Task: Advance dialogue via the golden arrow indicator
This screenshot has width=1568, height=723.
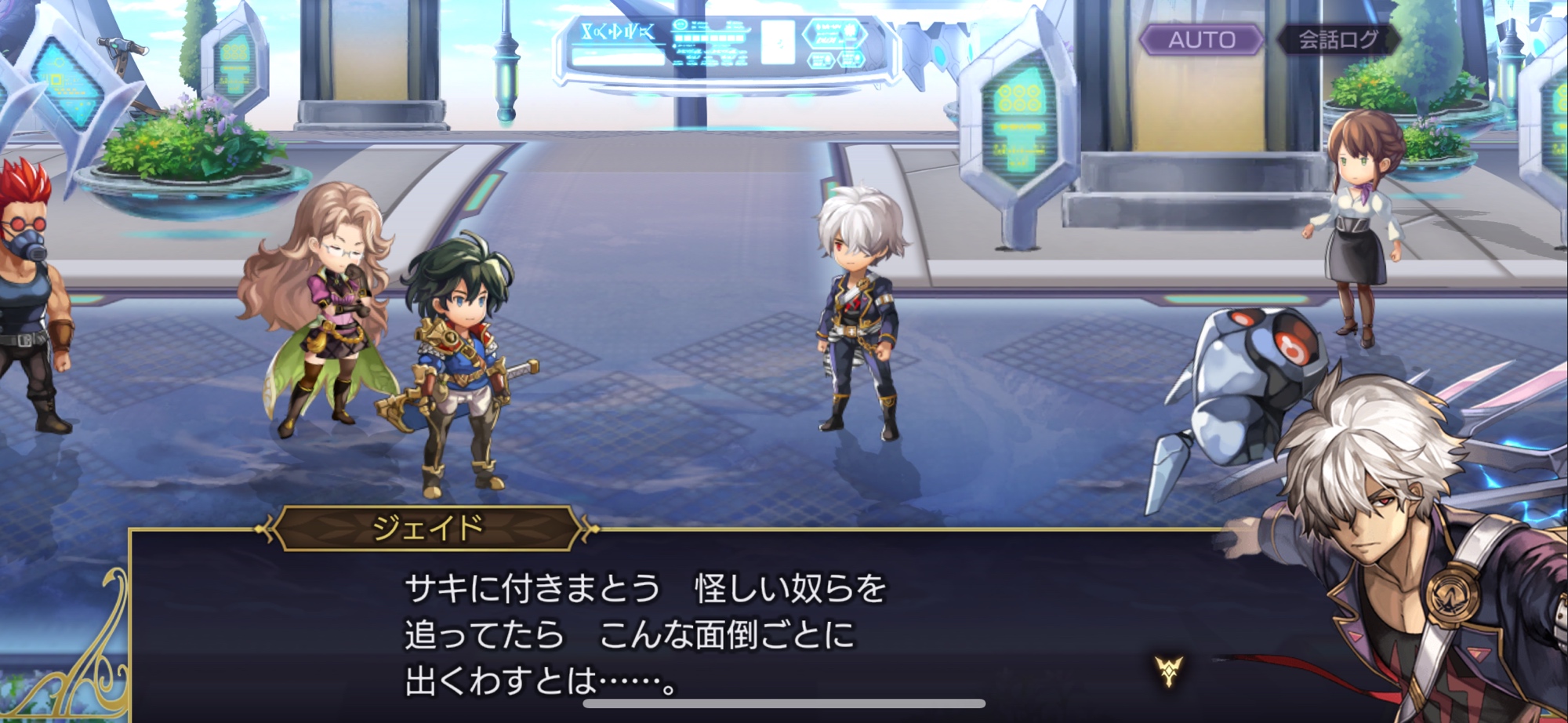Action: click(1168, 670)
